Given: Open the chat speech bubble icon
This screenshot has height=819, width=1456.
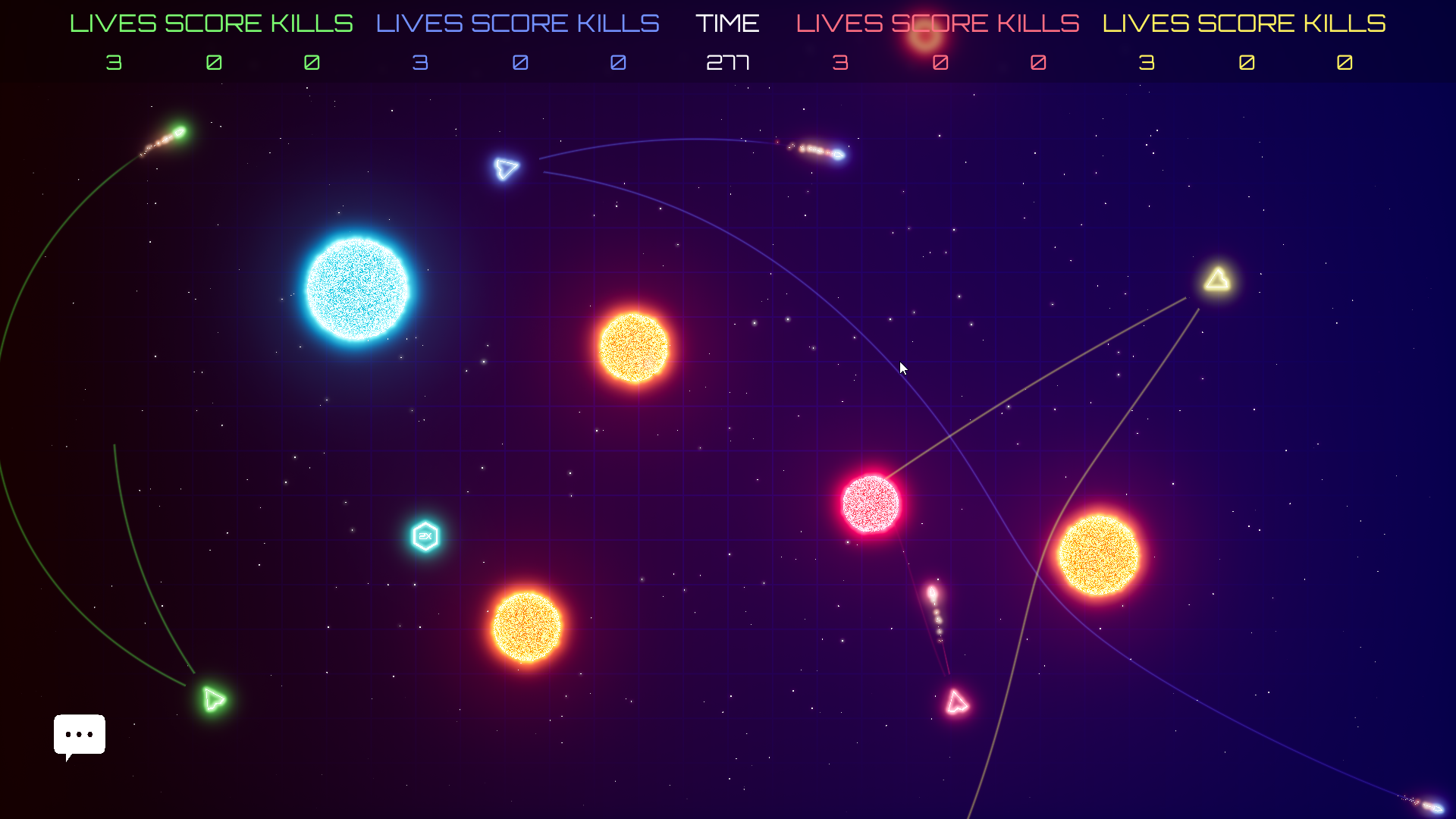Looking at the screenshot, I should (79, 735).
